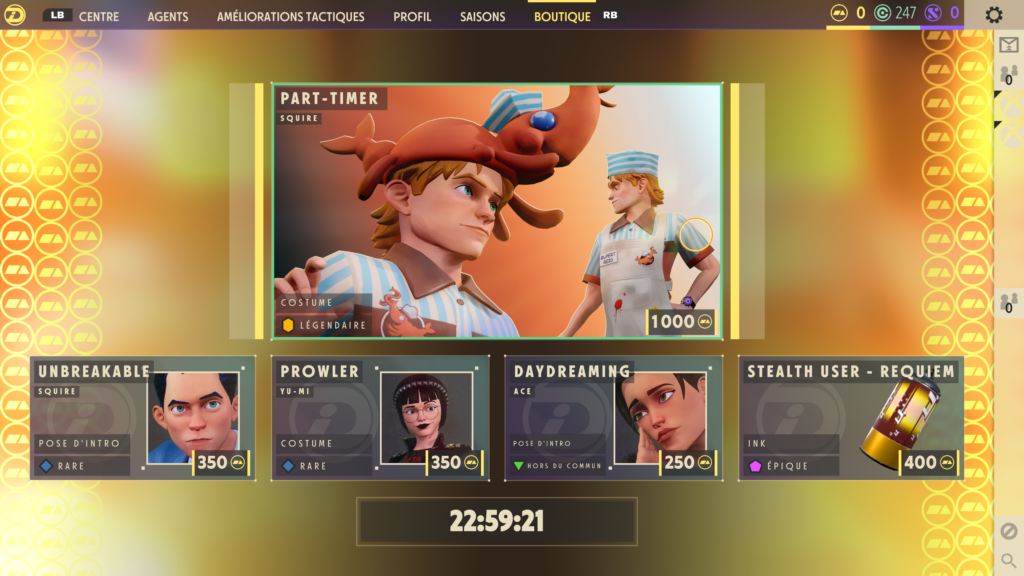This screenshot has height=576, width=1024.
Task: Switch to the Saisons tab
Action: pos(483,17)
